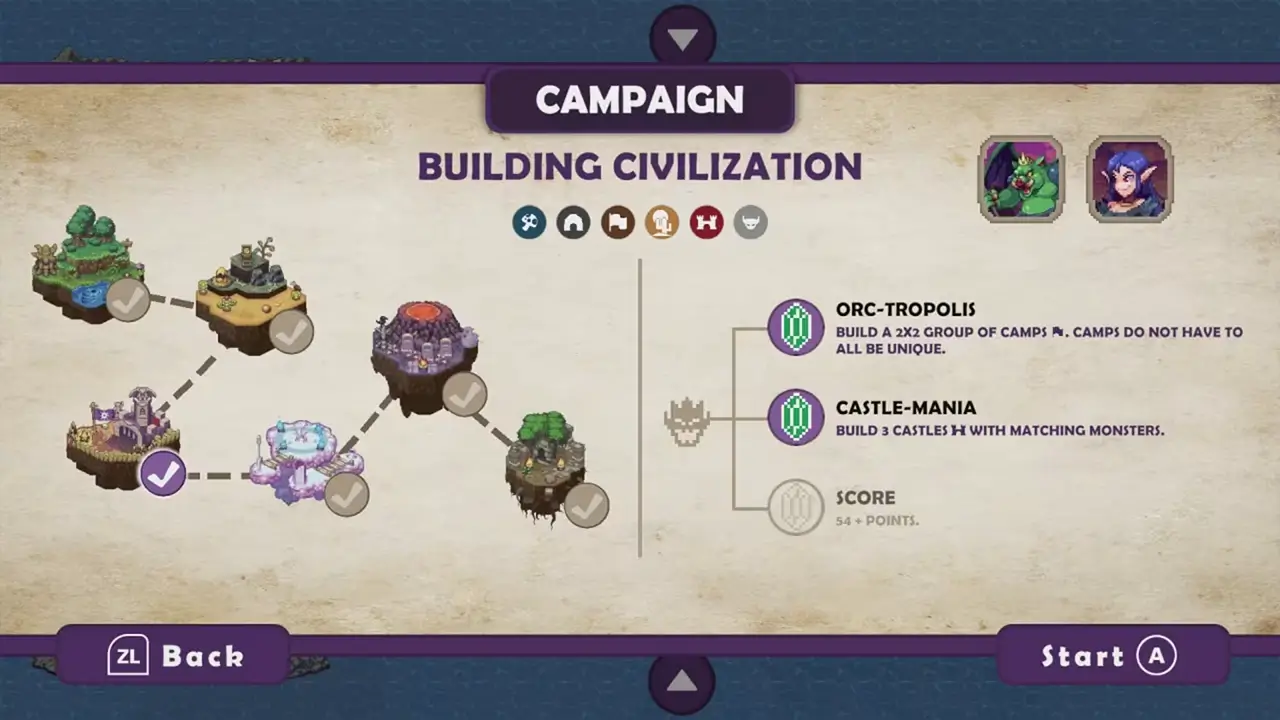Select the green orc character portrait
This screenshot has width=1280, height=720.
pyautogui.click(x=1020, y=178)
